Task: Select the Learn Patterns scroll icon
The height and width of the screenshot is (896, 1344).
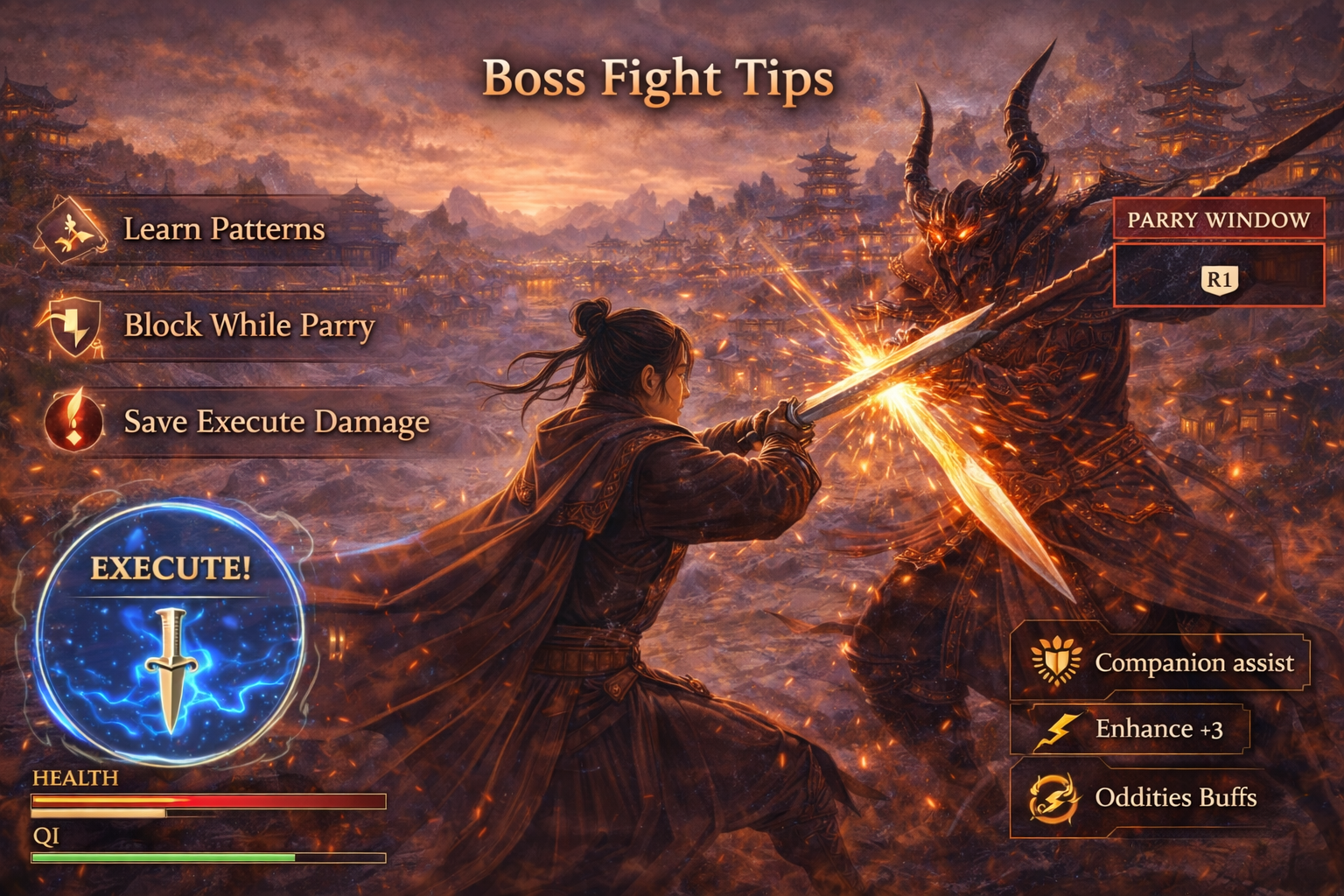Action: pos(72,230)
